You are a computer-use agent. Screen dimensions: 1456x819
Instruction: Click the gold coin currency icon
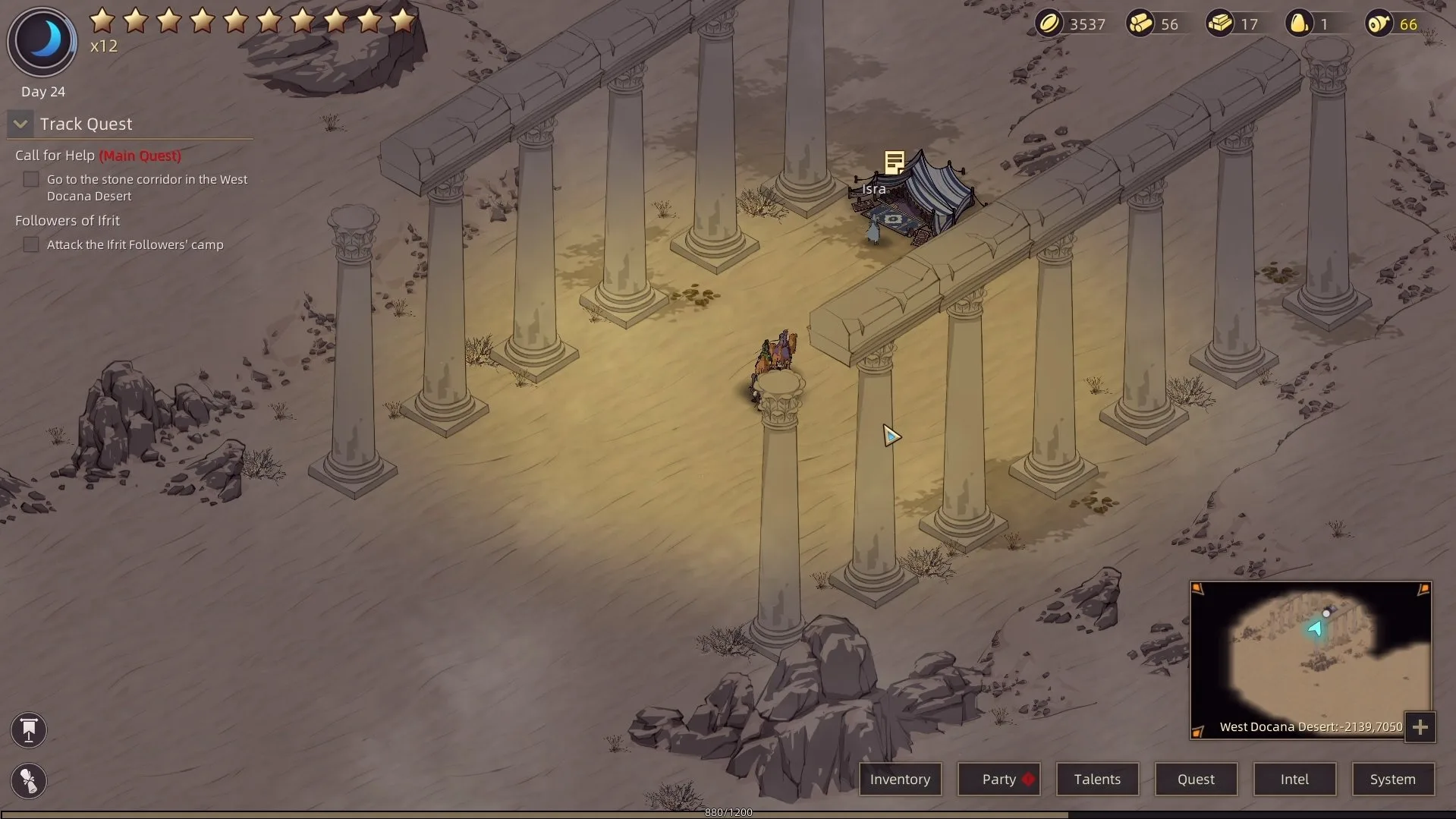pyautogui.click(x=1049, y=24)
